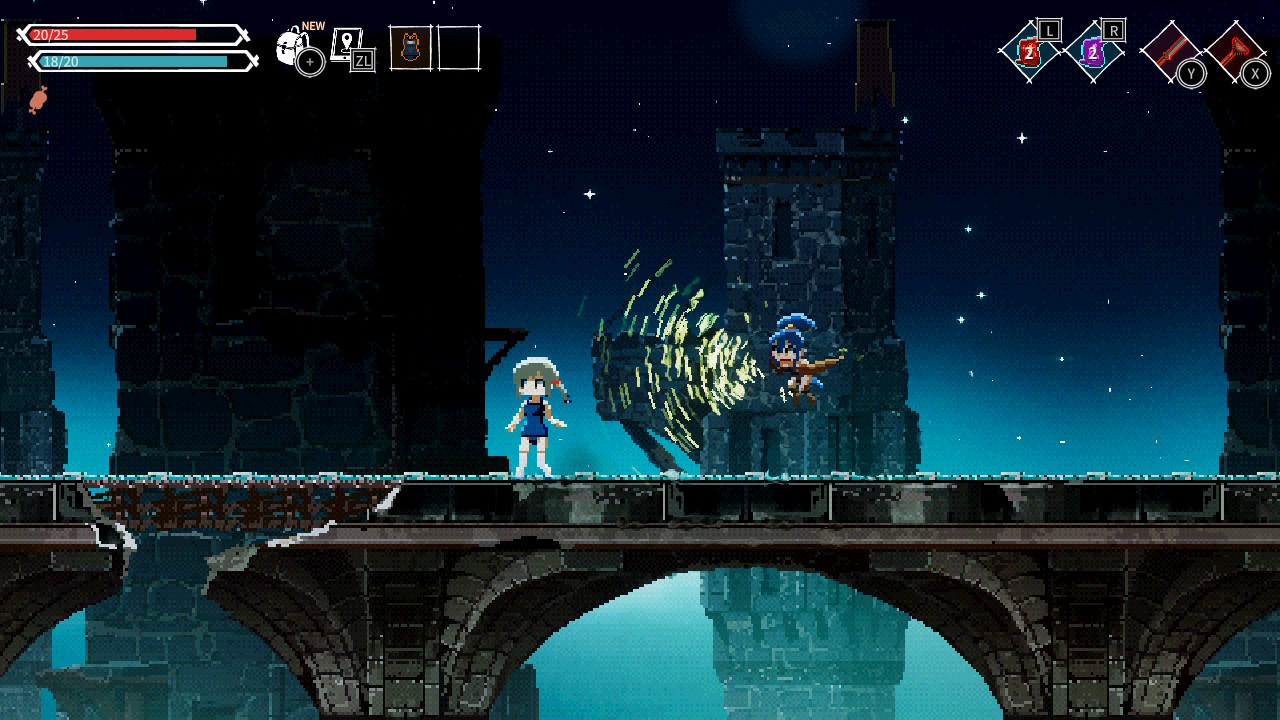Click the meat food status icon

click(38, 99)
